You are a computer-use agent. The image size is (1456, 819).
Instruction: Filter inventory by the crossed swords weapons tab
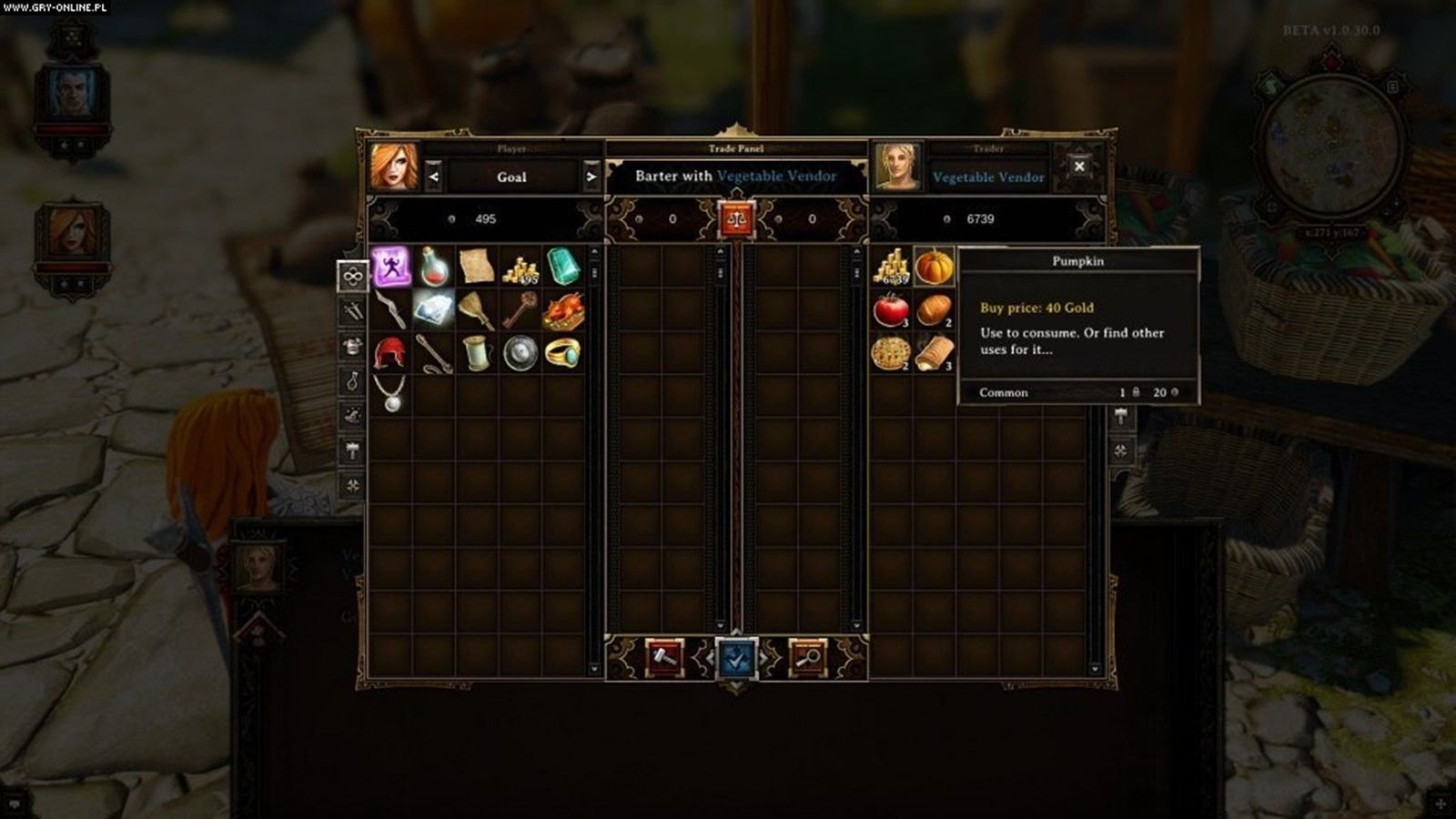coord(352,311)
